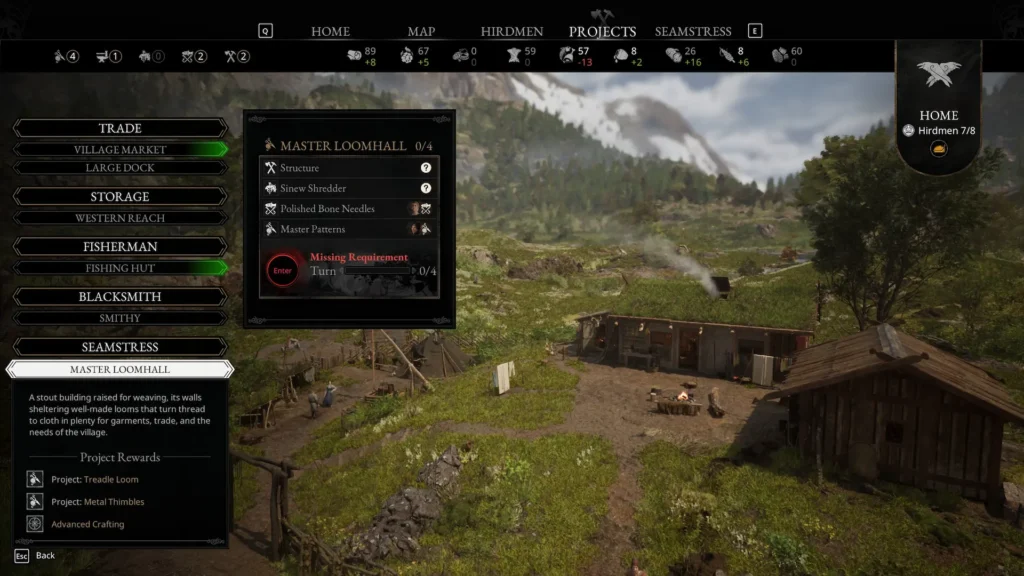Select the Master Patterns requirement
Viewport: 1024px width, 576px height.
[x=348, y=229]
